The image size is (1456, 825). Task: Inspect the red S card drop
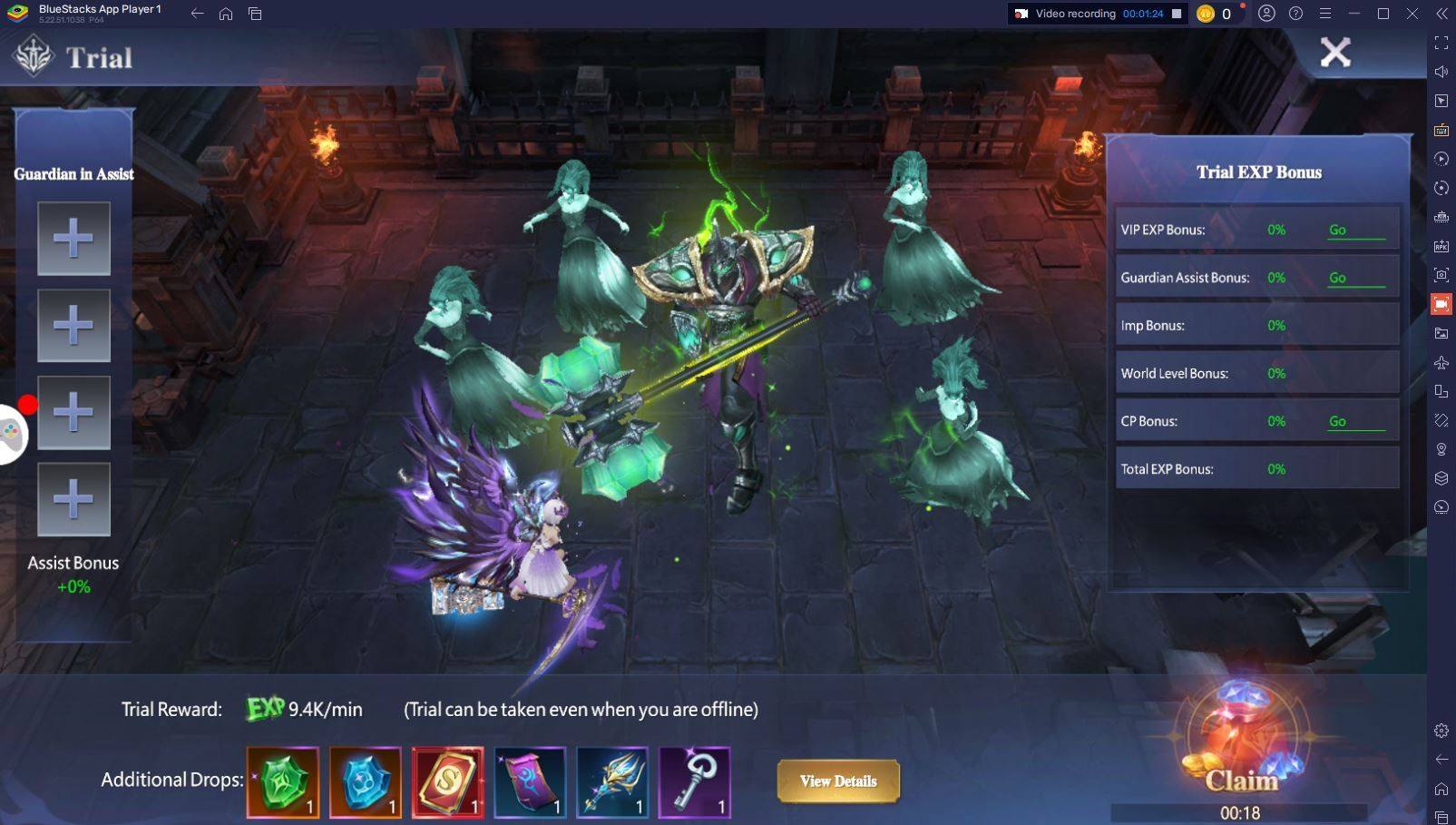pyautogui.click(x=447, y=782)
